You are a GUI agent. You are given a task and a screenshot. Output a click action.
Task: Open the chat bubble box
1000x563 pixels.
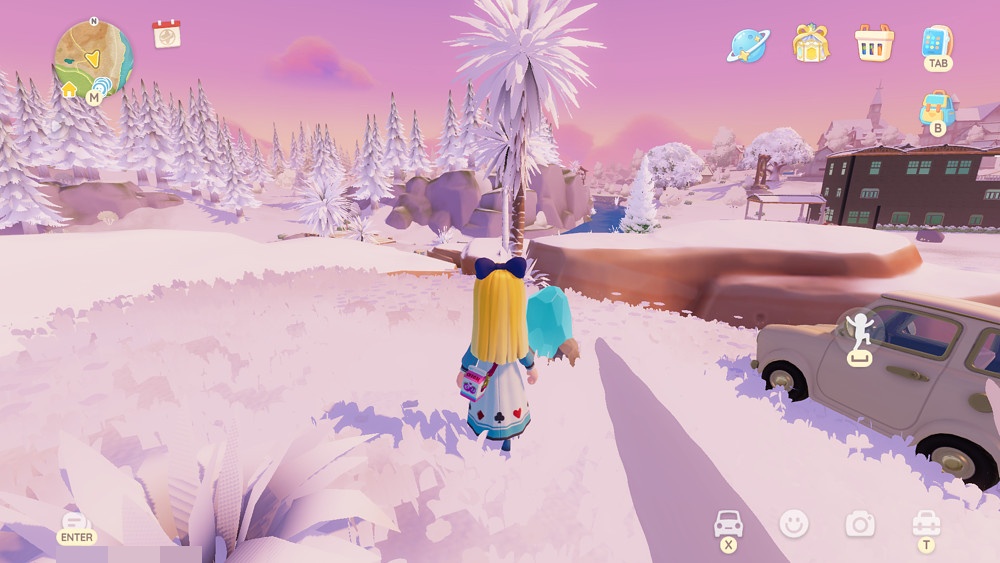click(76, 521)
